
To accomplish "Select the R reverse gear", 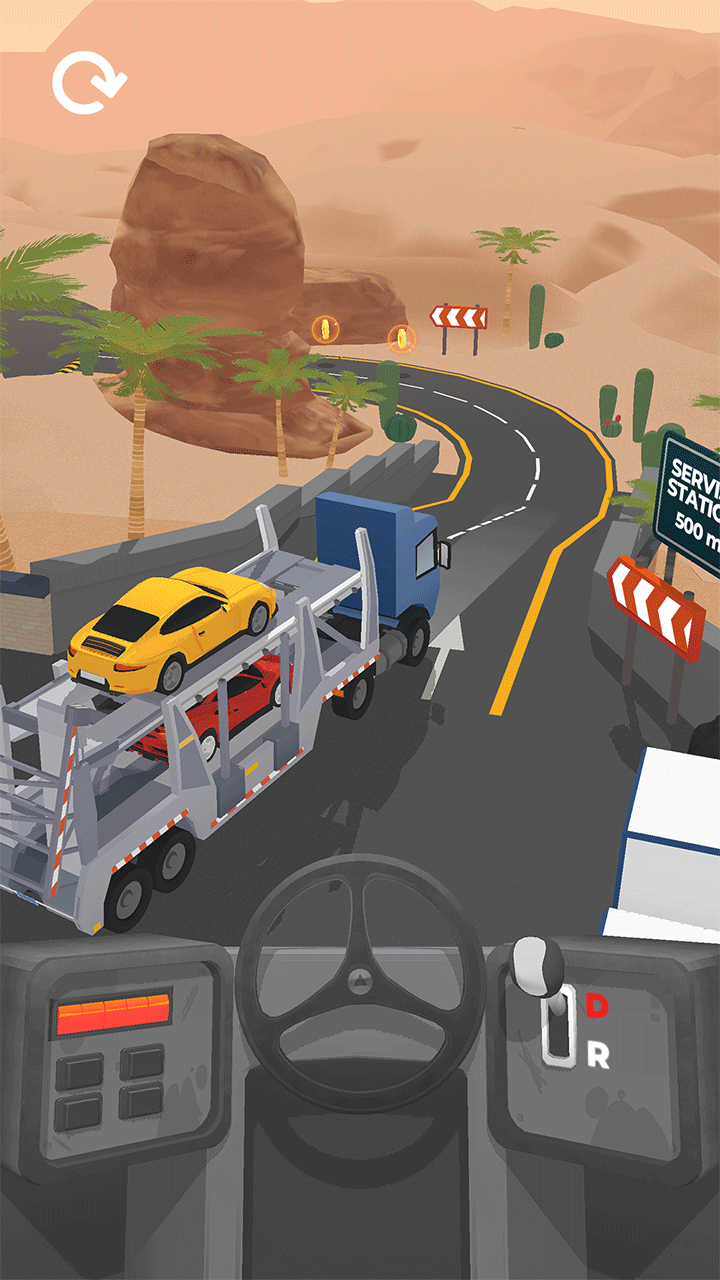I will pos(597,1057).
